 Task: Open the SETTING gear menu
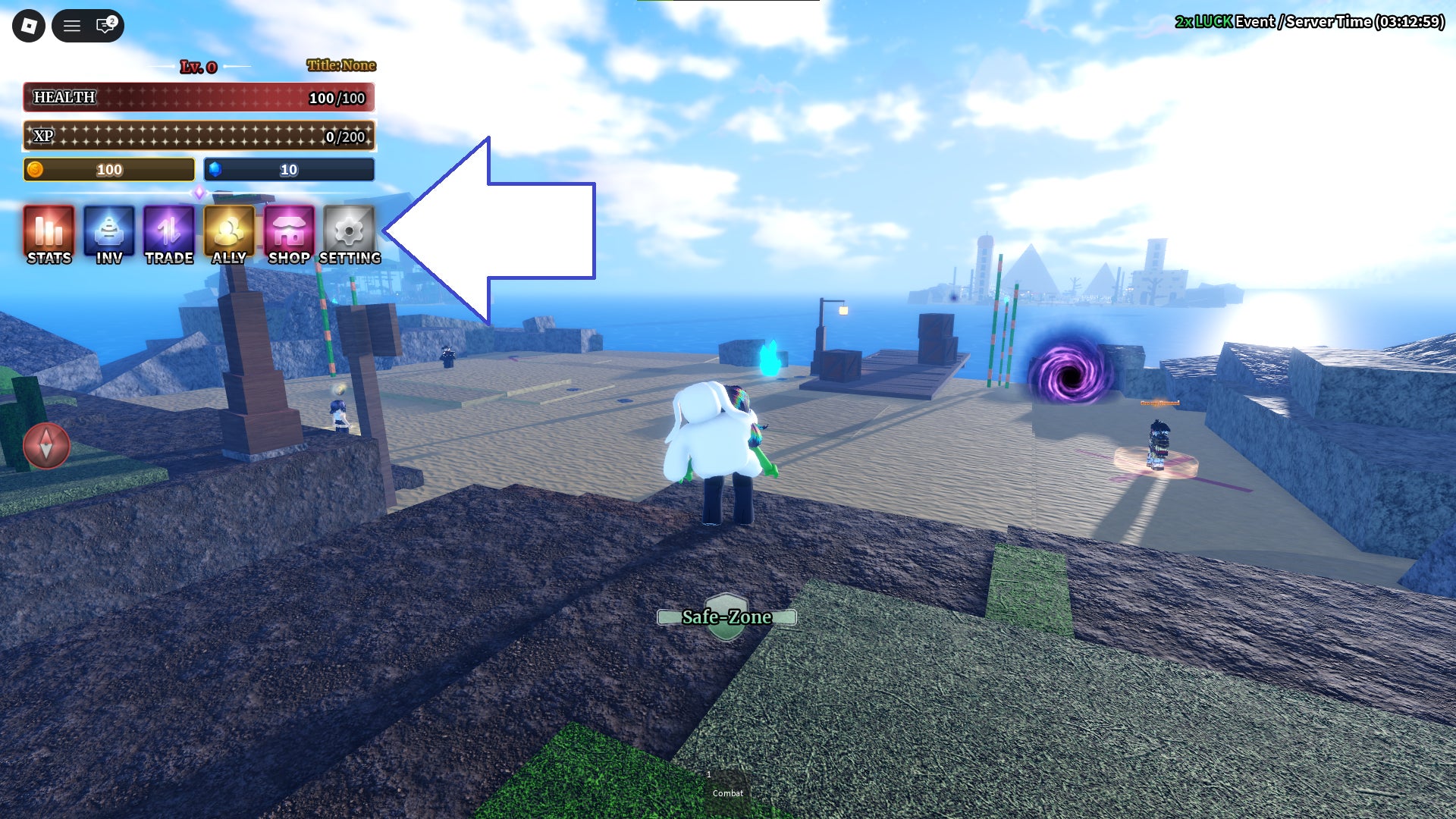point(349,234)
